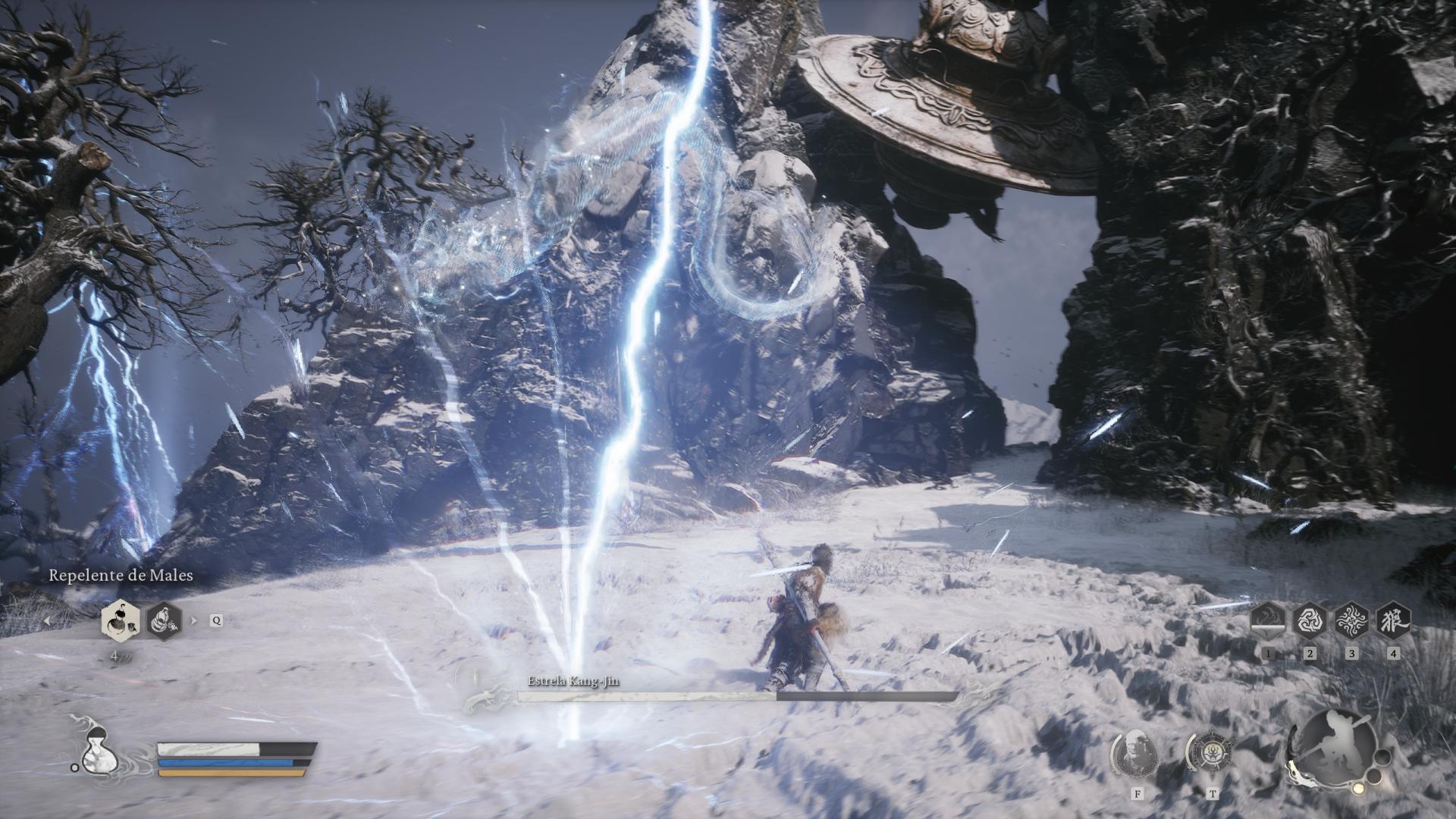Click the T keybind label
1456x819 pixels.
click(1213, 795)
